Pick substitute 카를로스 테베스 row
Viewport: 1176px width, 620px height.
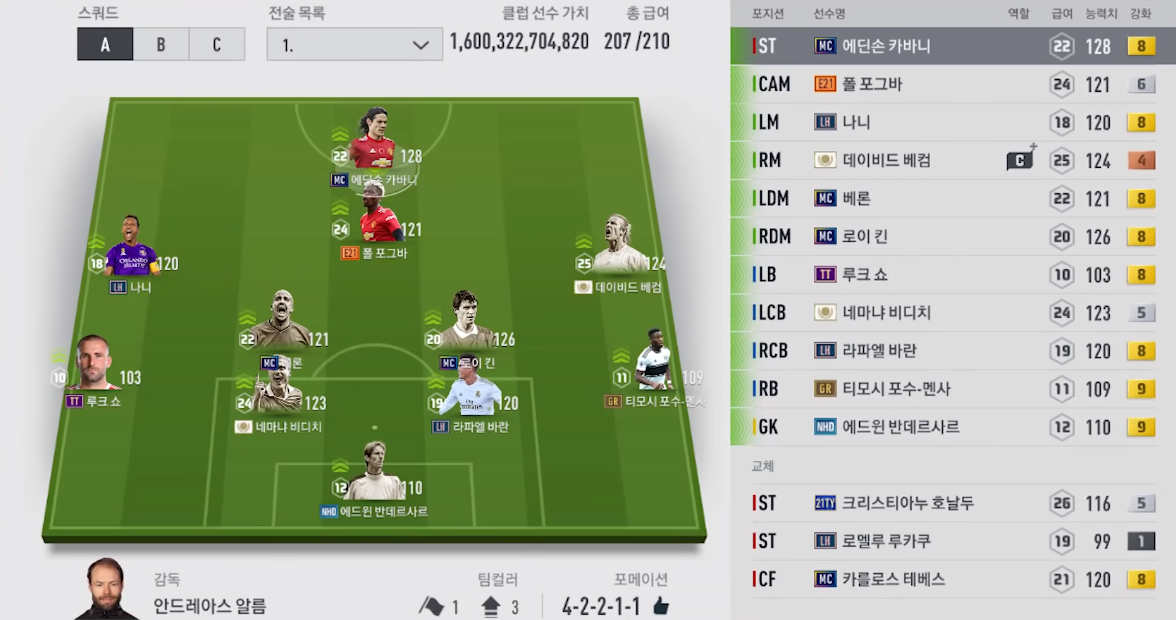pyautogui.click(x=952, y=579)
